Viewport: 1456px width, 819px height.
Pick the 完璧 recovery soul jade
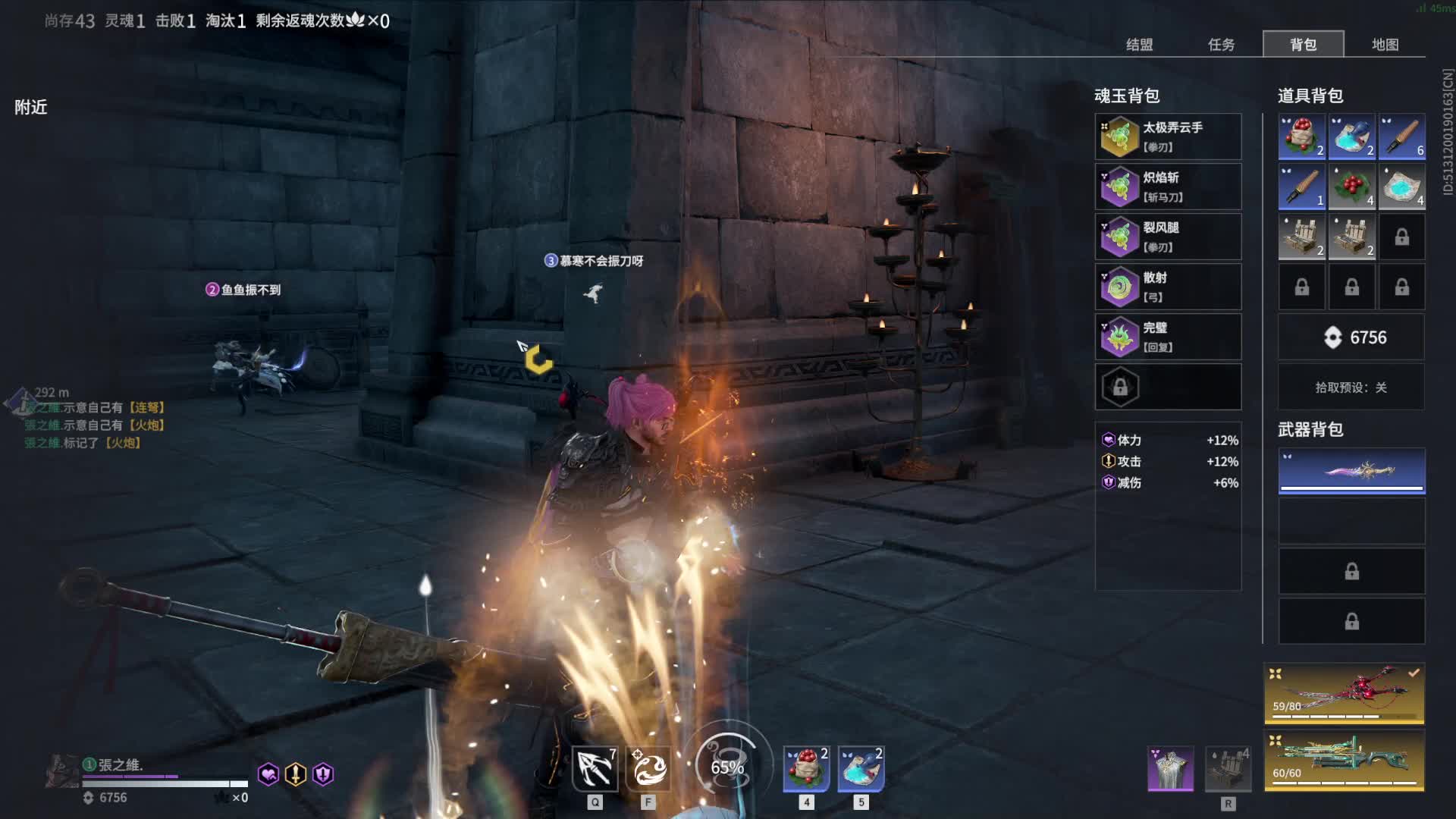tap(1168, 337)
